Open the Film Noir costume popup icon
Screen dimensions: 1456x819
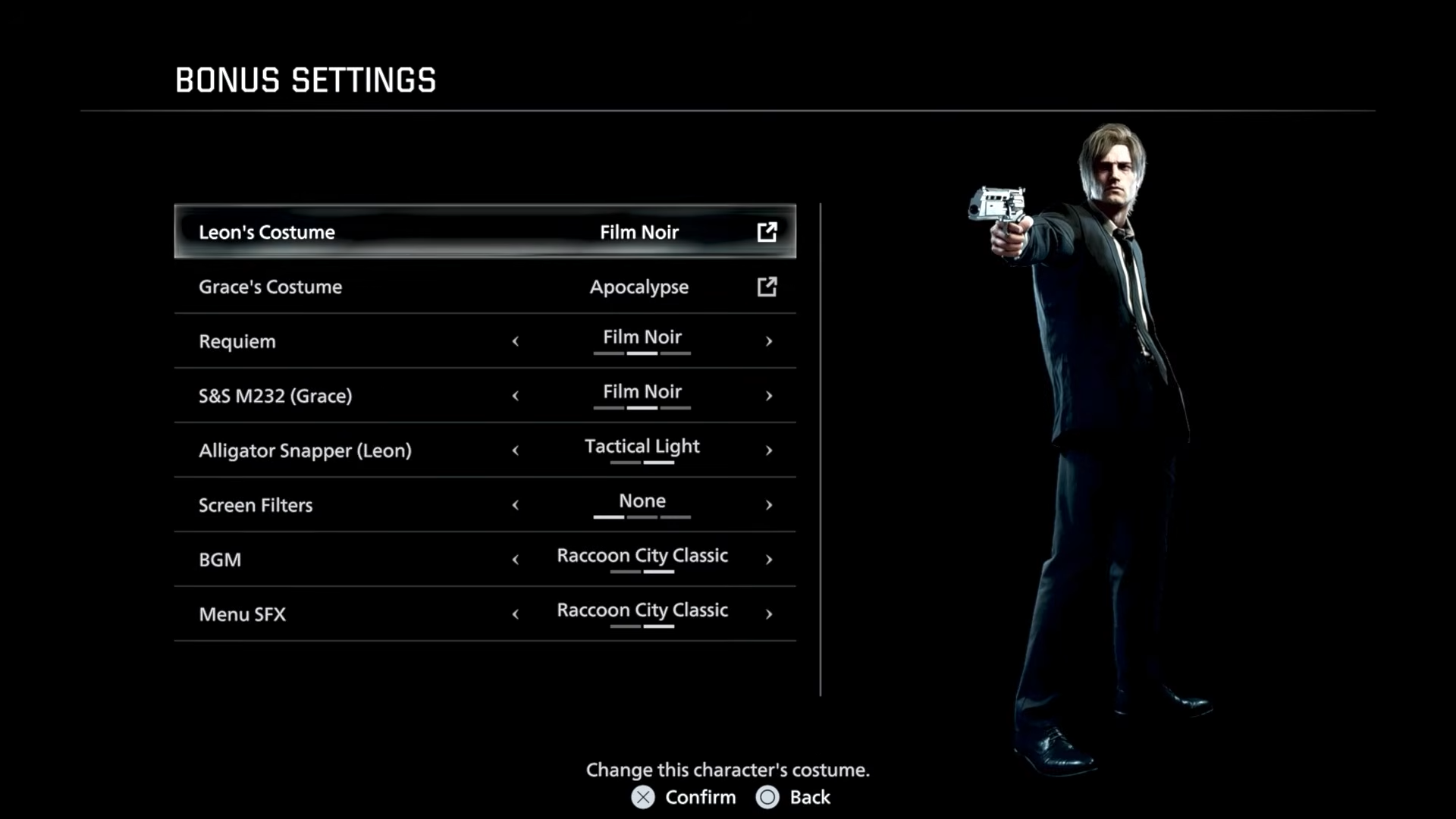[x=767, y=232]
